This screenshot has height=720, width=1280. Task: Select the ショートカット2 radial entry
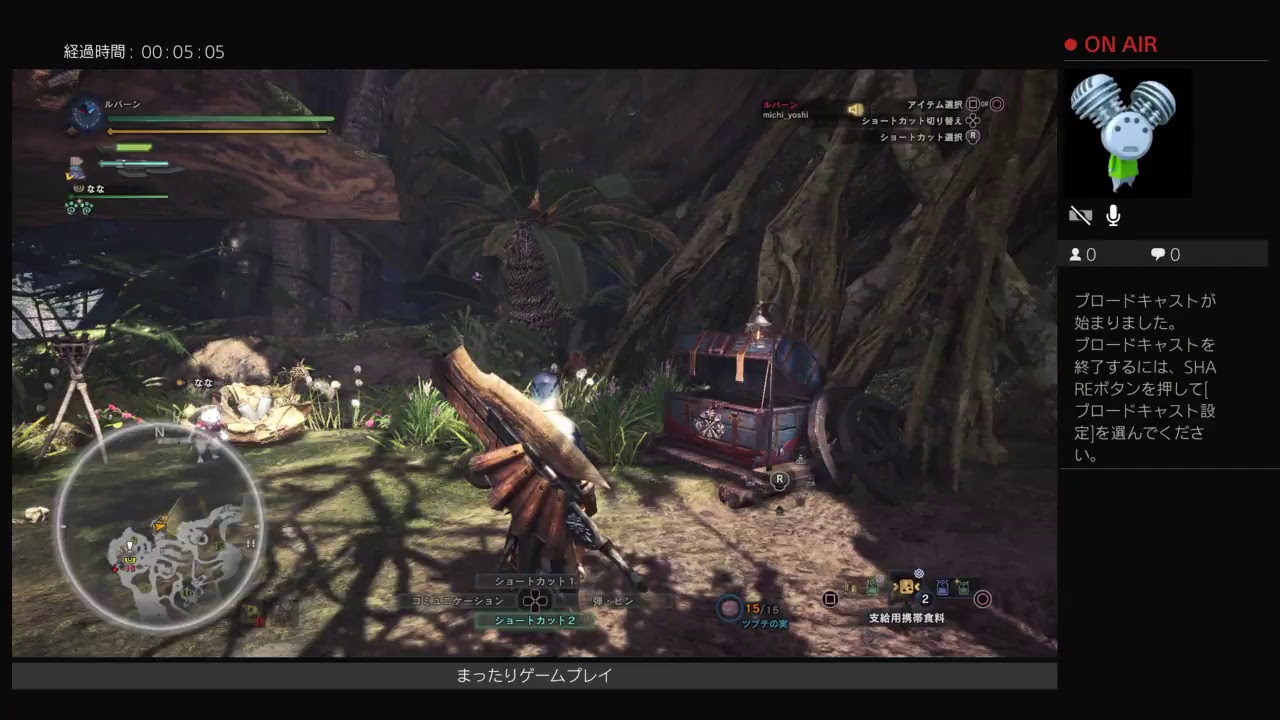[536, 620]
